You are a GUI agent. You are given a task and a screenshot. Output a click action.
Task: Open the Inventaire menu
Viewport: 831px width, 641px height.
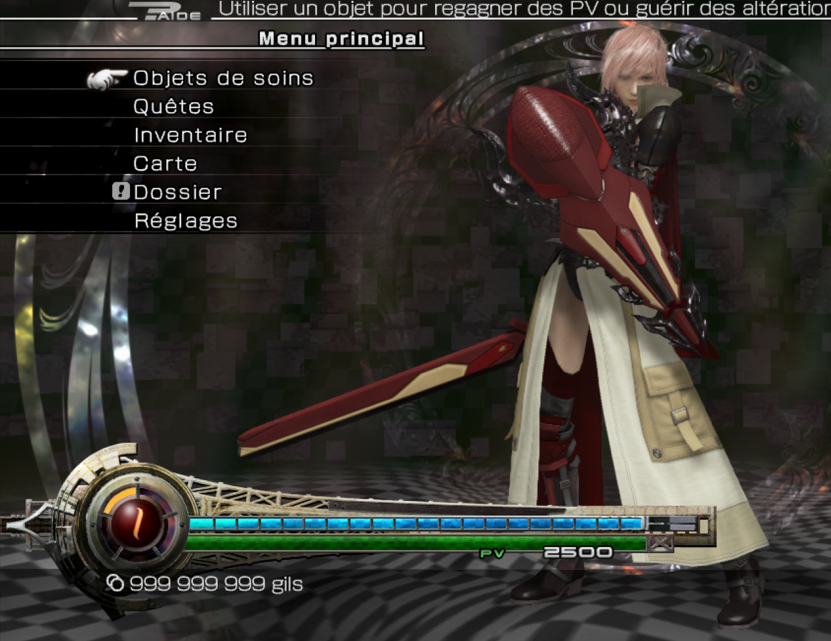(x=190, y=135)
